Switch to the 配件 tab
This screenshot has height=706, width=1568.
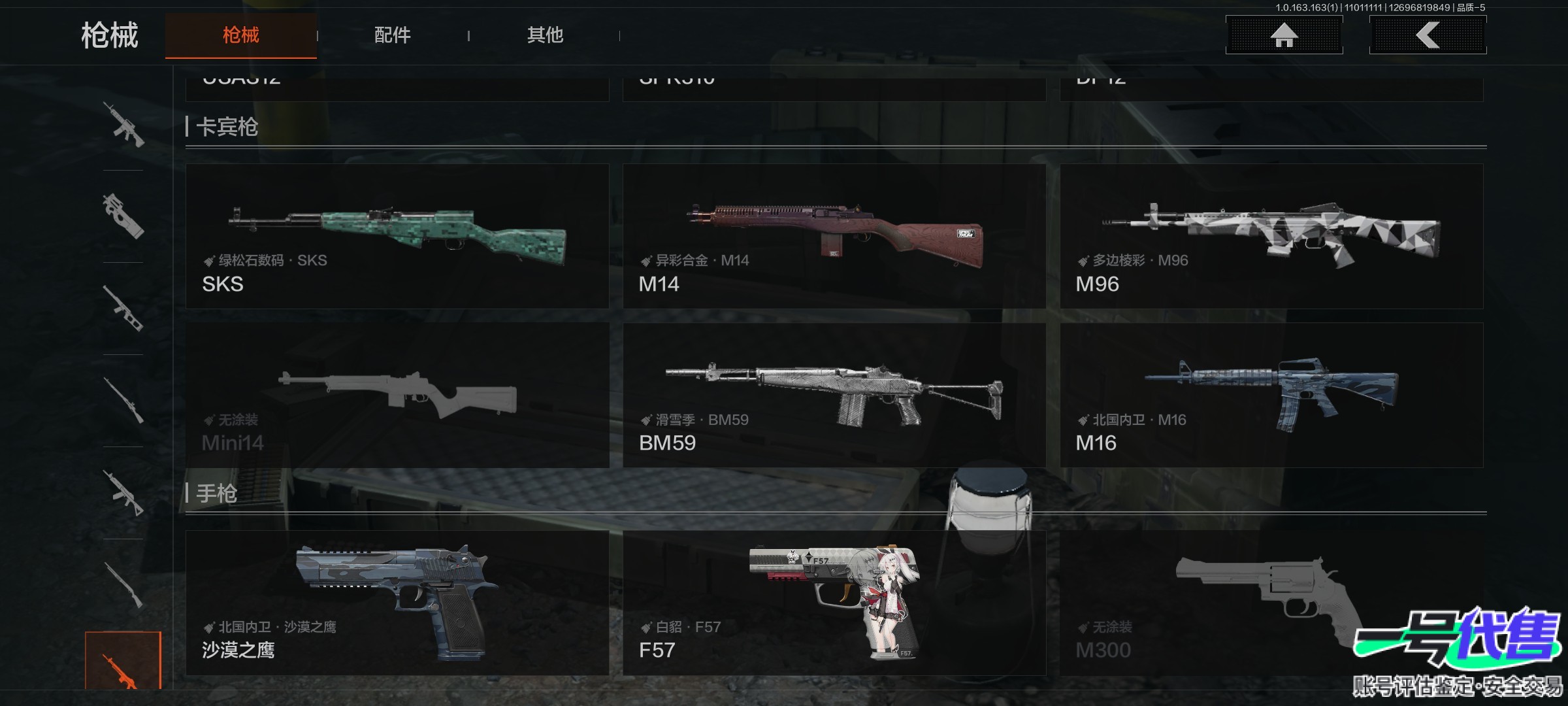click(392, 35)
